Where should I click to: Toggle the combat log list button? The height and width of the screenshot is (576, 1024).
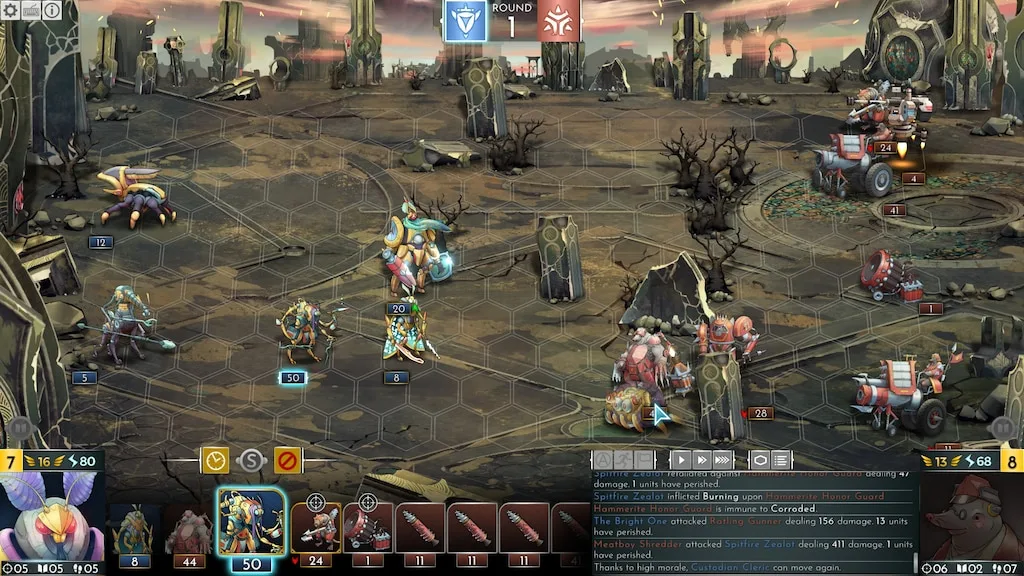click(781, 460)
